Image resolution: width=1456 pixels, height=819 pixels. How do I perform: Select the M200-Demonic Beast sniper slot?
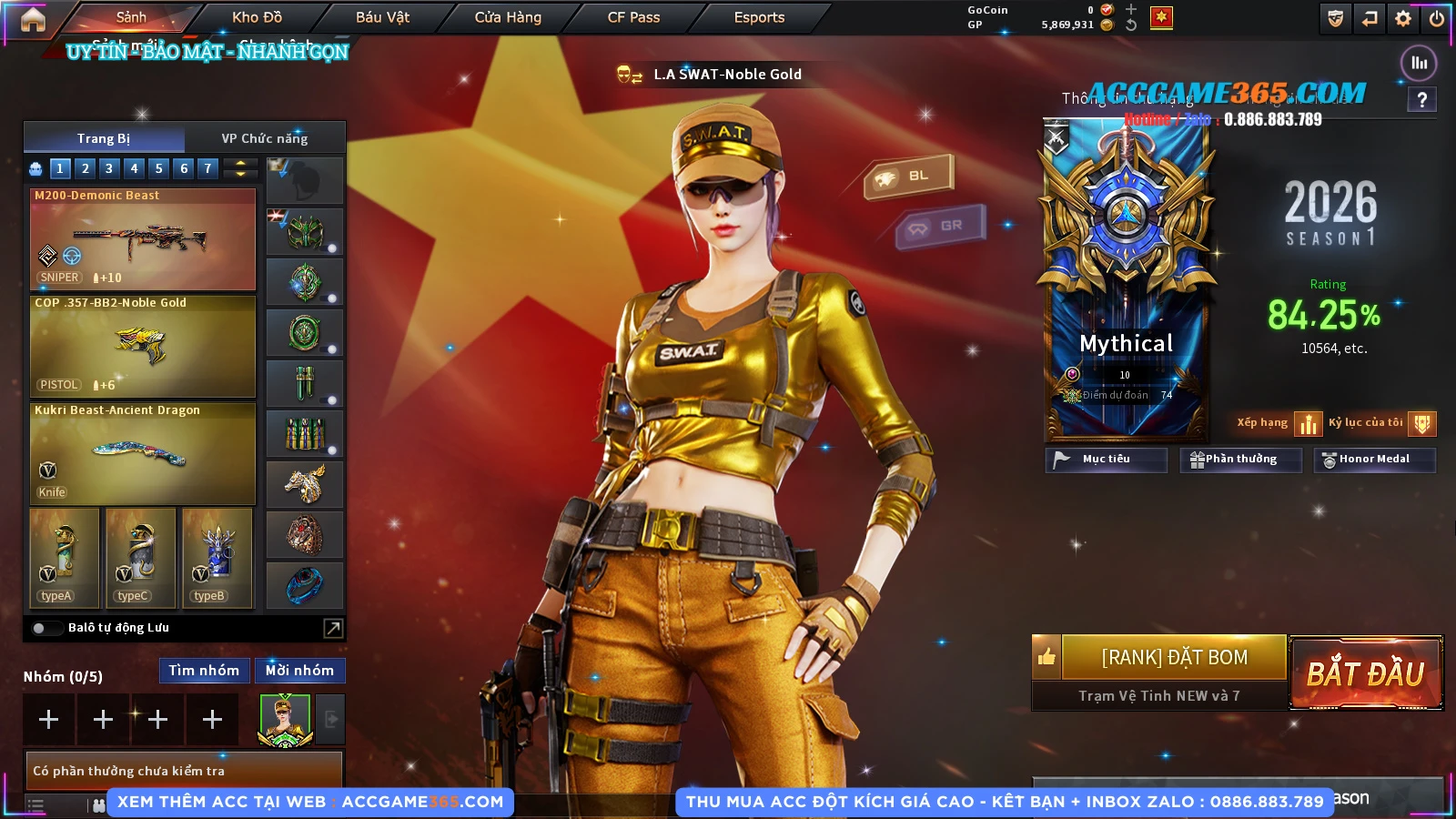click(143, 238)
